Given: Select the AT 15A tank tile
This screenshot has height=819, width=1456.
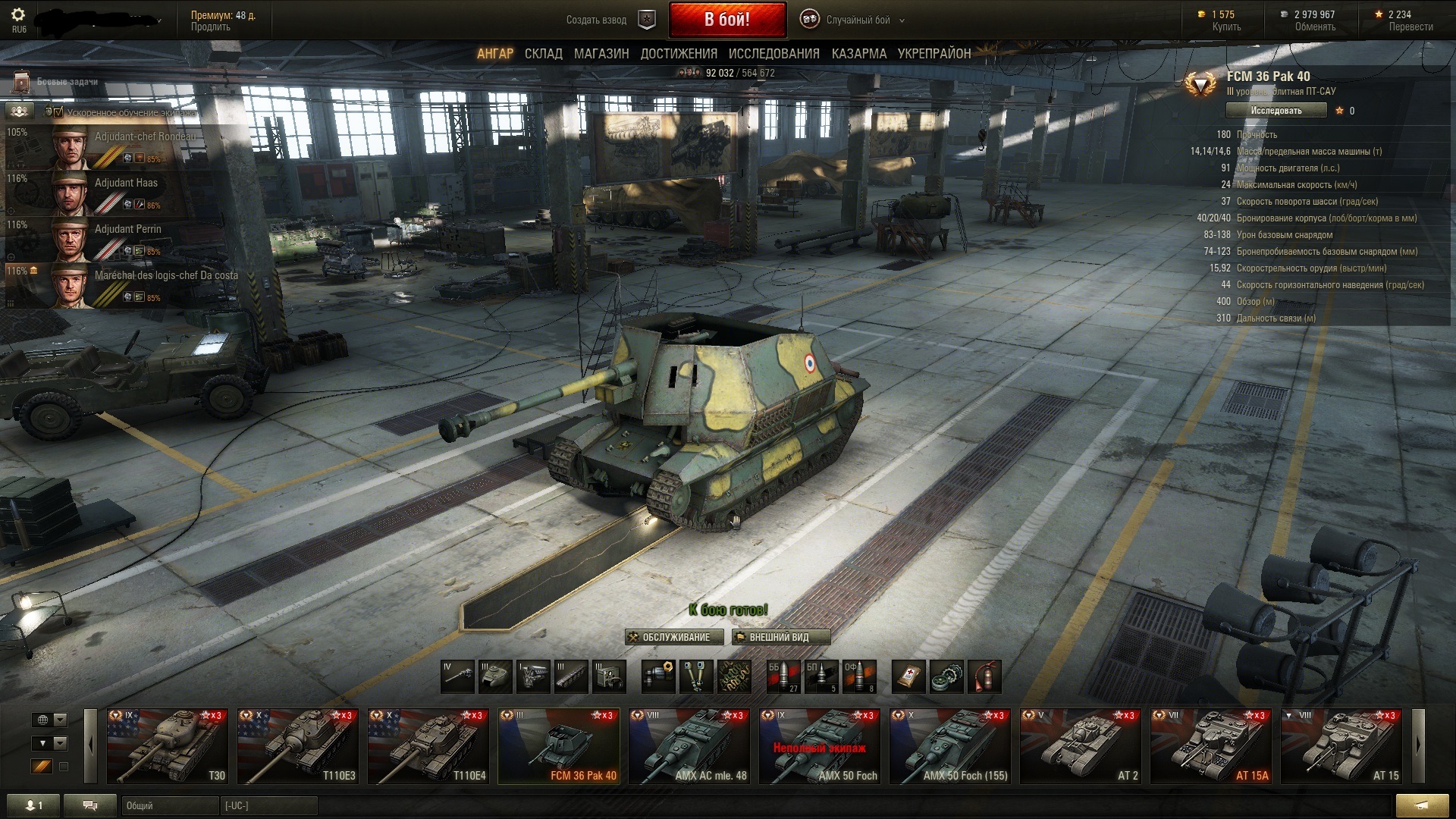Looking at the screenshot, I should 1211,746.
